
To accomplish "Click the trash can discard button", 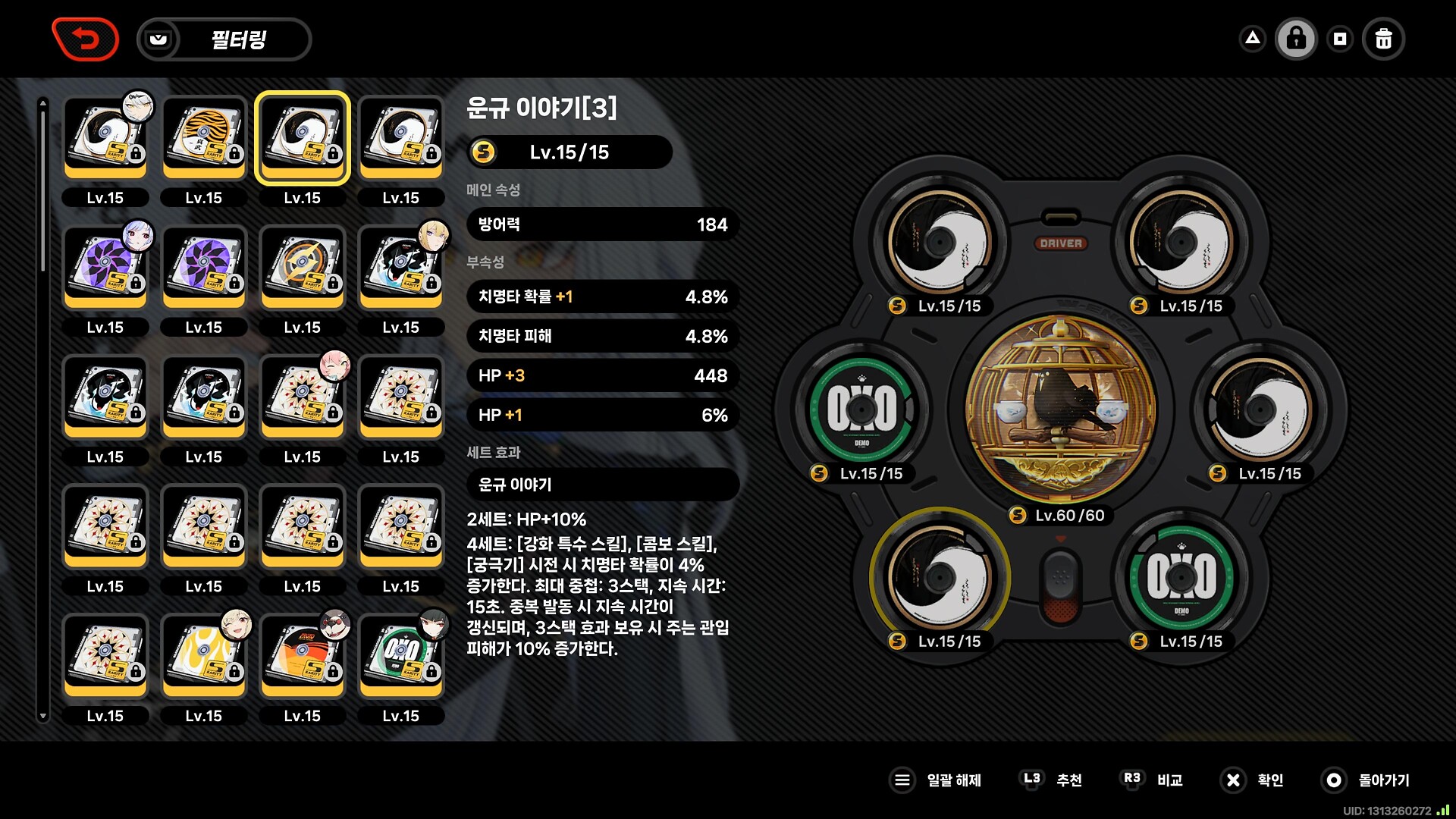I will click(1383, 39).
